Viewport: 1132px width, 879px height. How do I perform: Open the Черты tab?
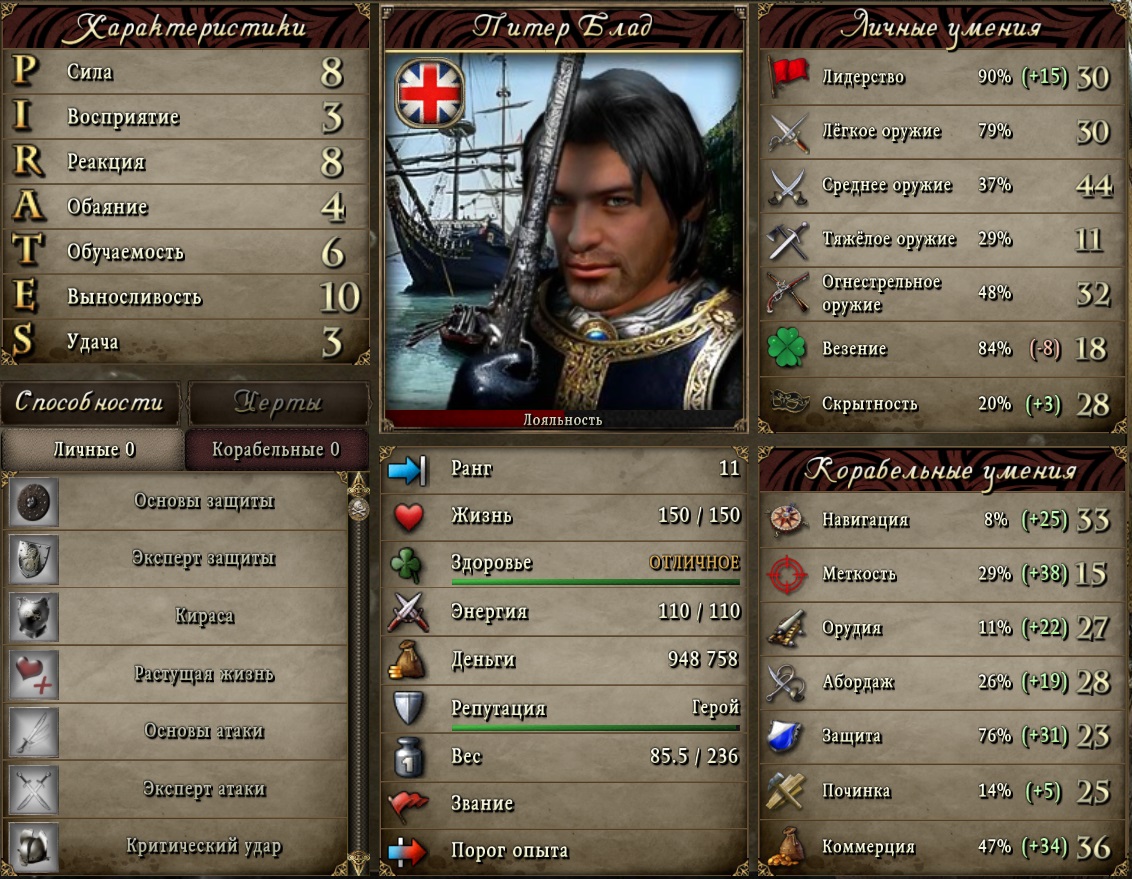(277, 403)
